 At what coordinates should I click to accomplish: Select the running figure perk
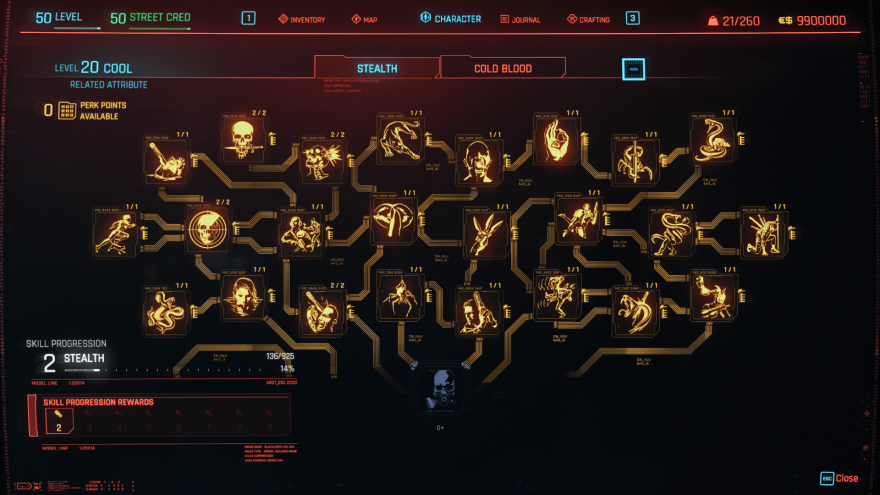115,234
